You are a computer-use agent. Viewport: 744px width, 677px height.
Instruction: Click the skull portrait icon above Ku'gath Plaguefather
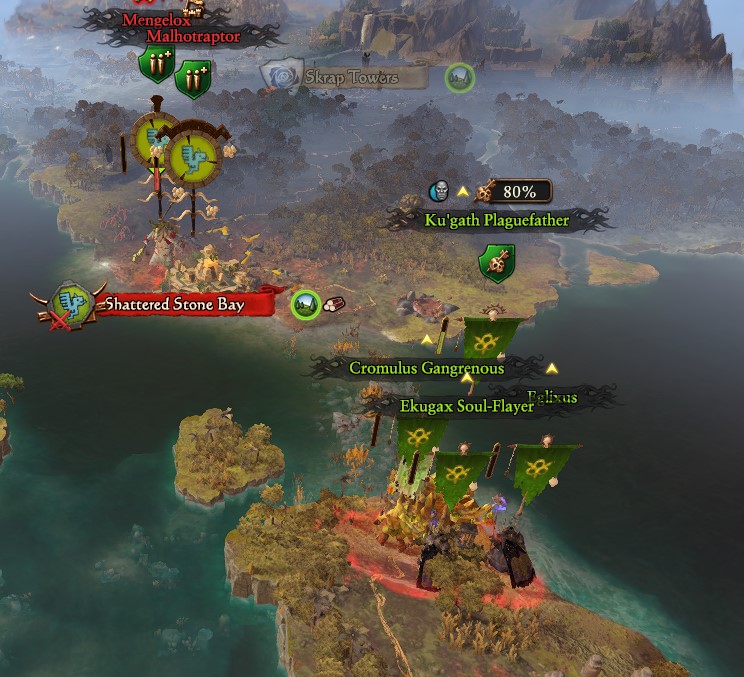pos(439,191)
